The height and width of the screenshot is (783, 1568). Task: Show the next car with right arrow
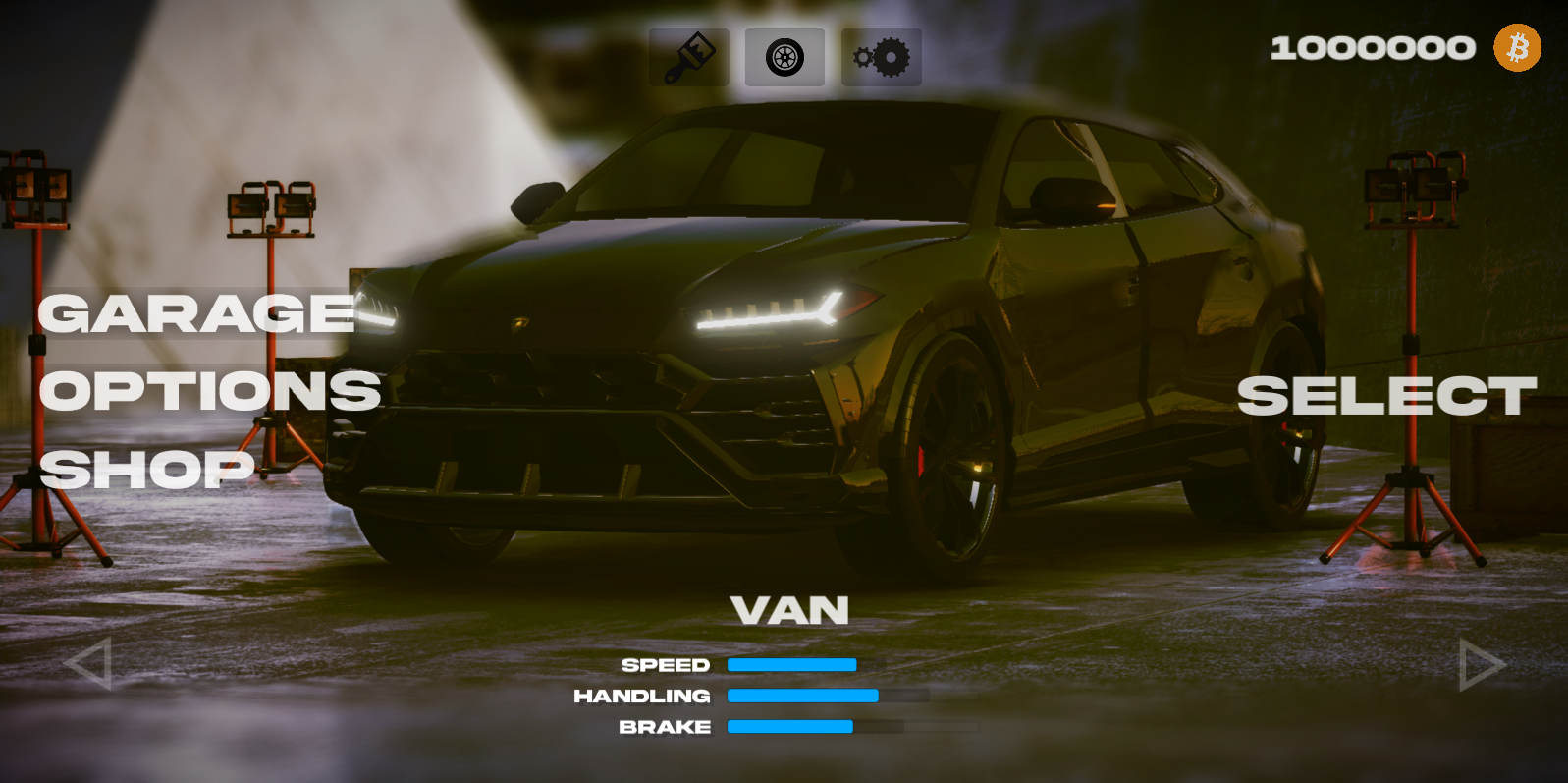(1481, 665)
